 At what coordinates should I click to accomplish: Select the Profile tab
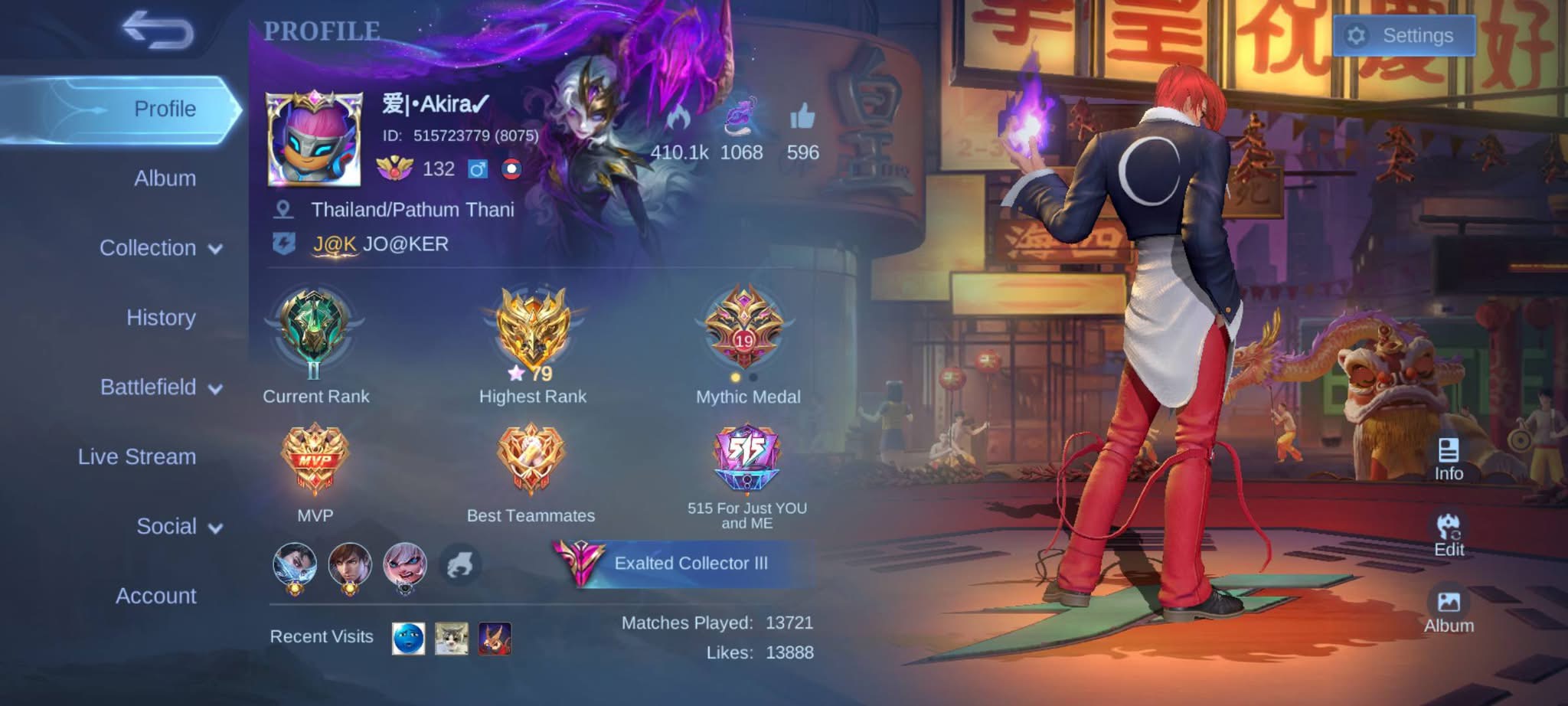165,109
